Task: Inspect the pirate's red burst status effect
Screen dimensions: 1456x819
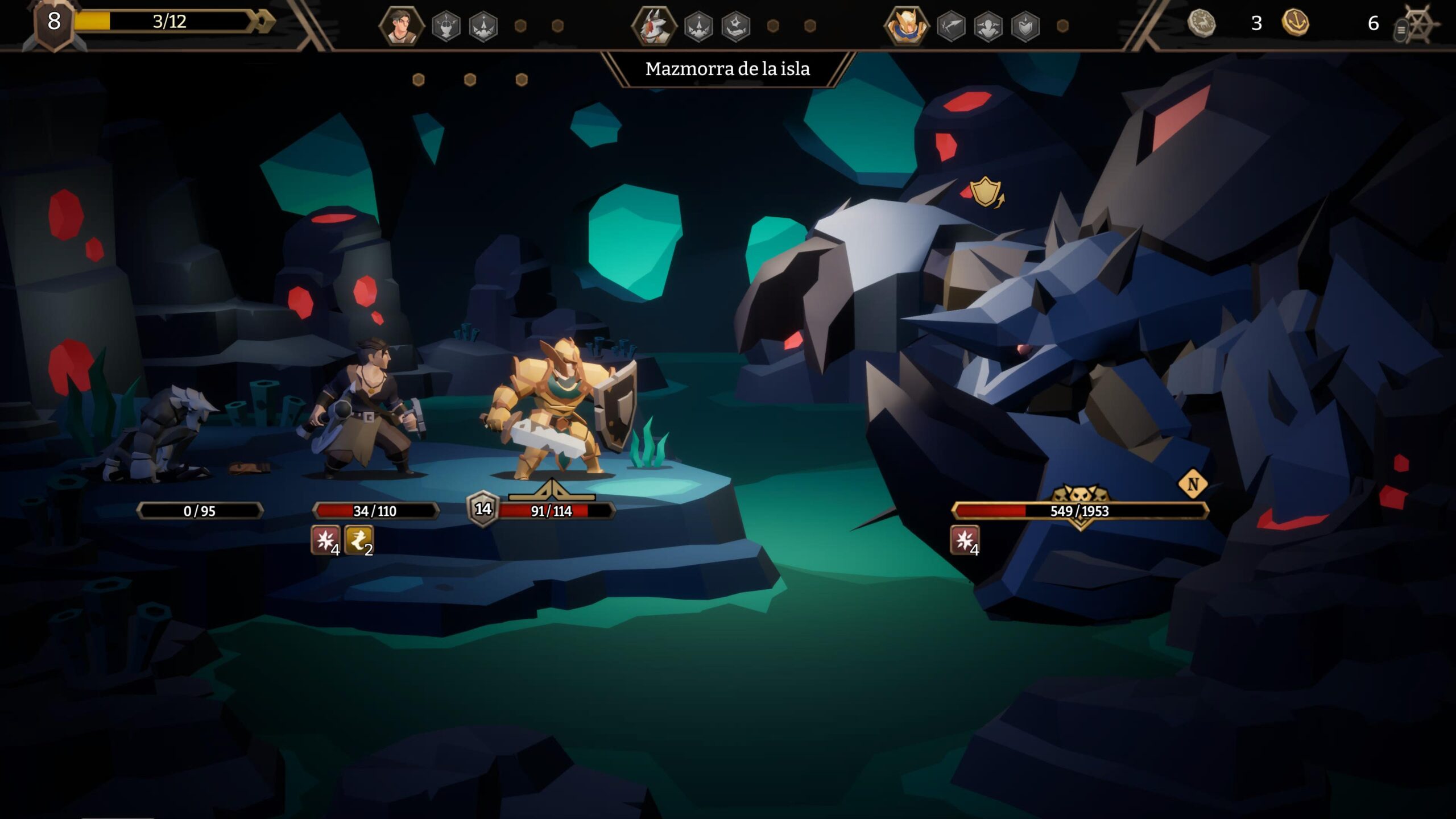Action: click(x=325, y=540)
